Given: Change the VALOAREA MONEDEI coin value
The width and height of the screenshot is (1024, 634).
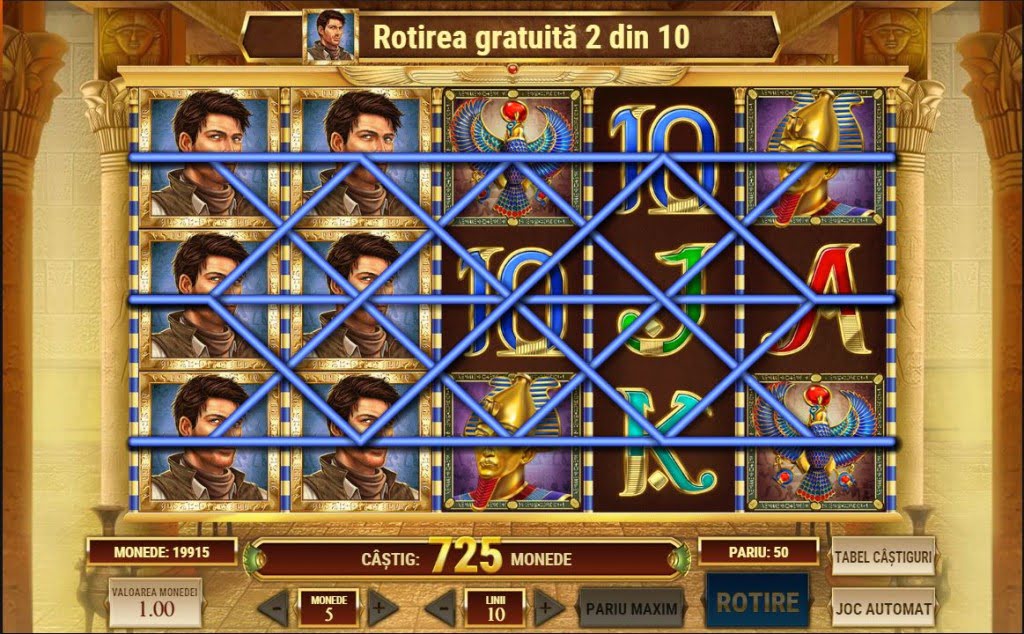Looking at the screenshot, I should click(x=155, y=603).
